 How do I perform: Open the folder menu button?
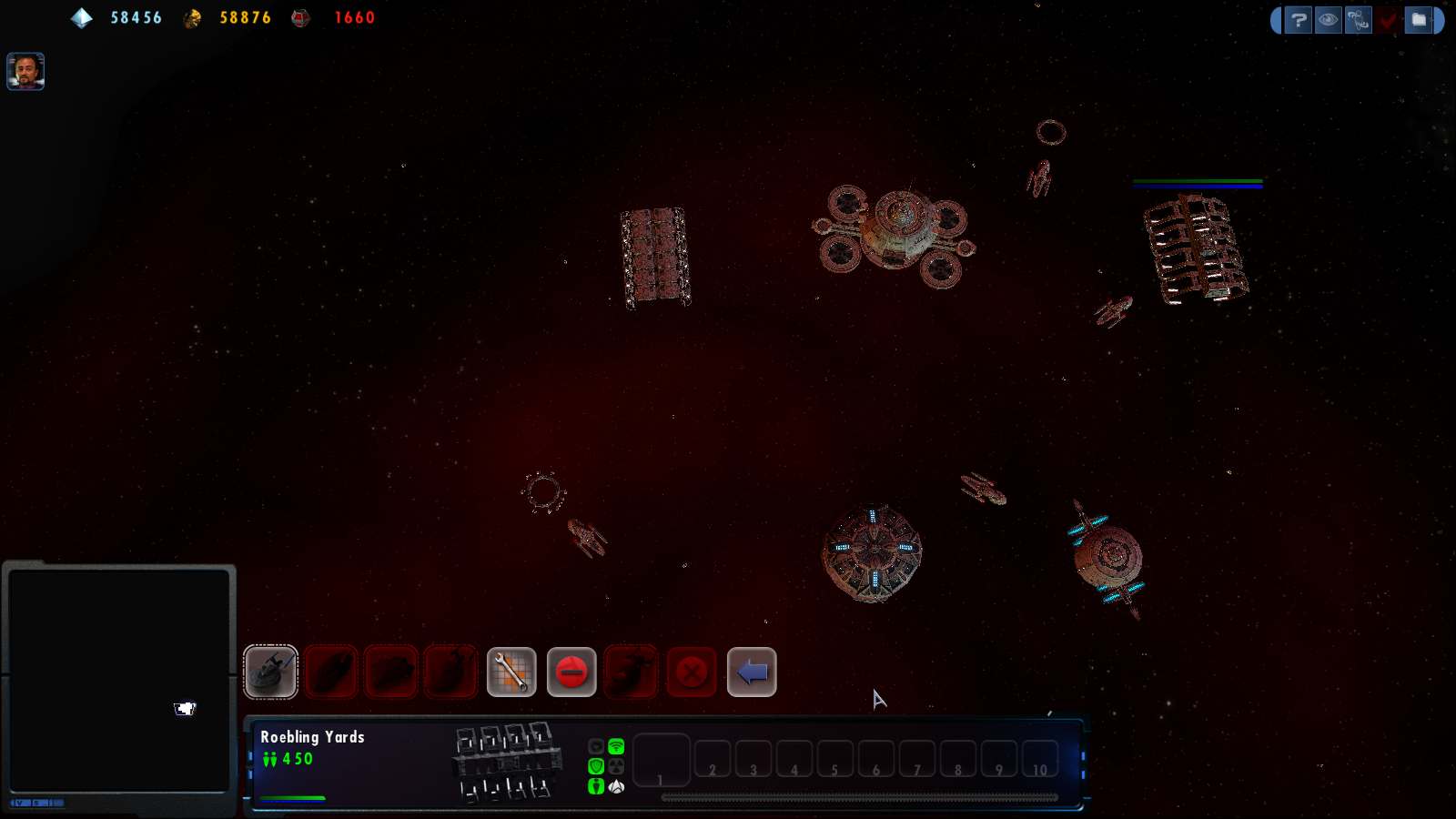1418,20
